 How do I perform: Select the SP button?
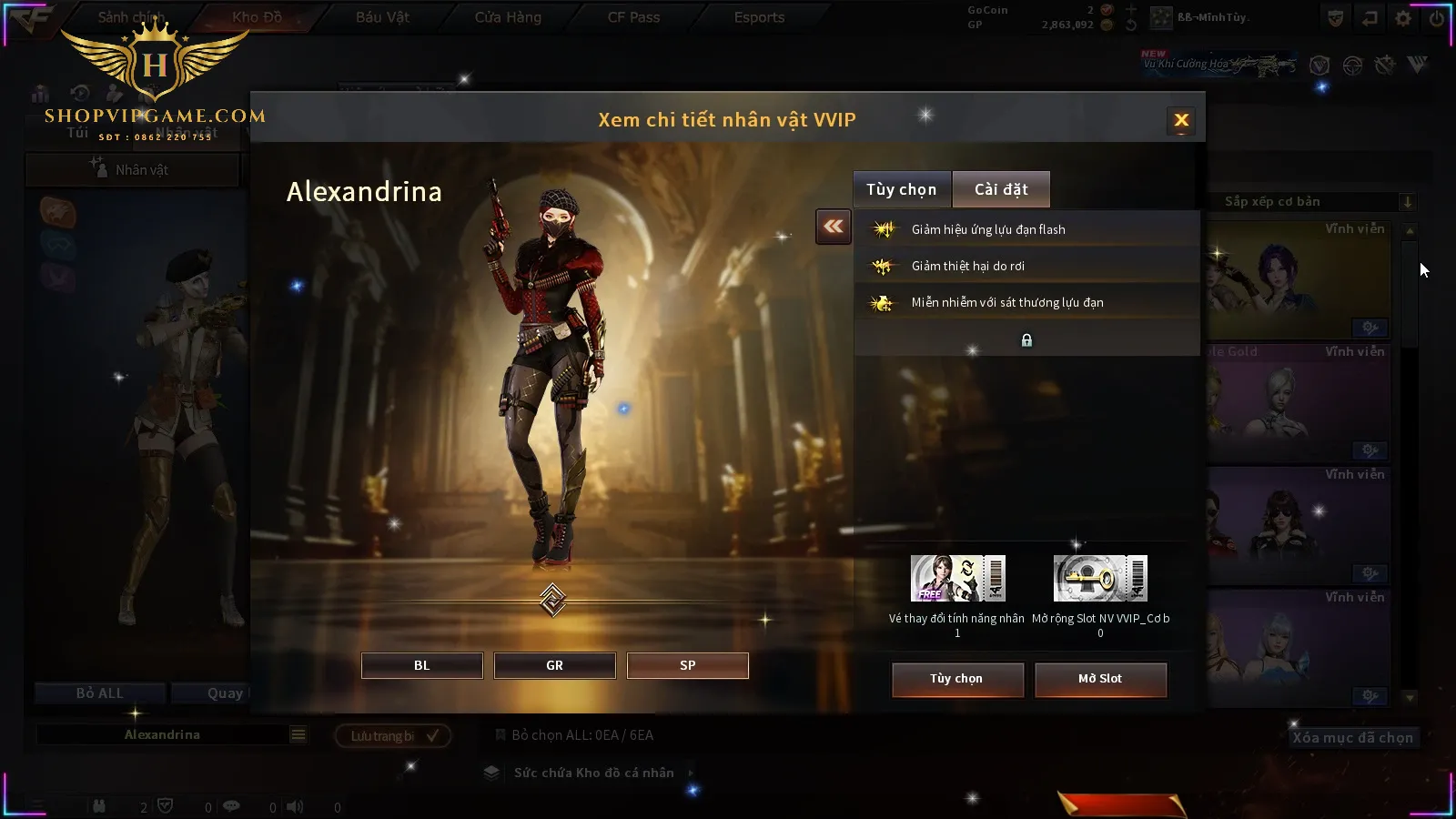(x=687, y=665)
